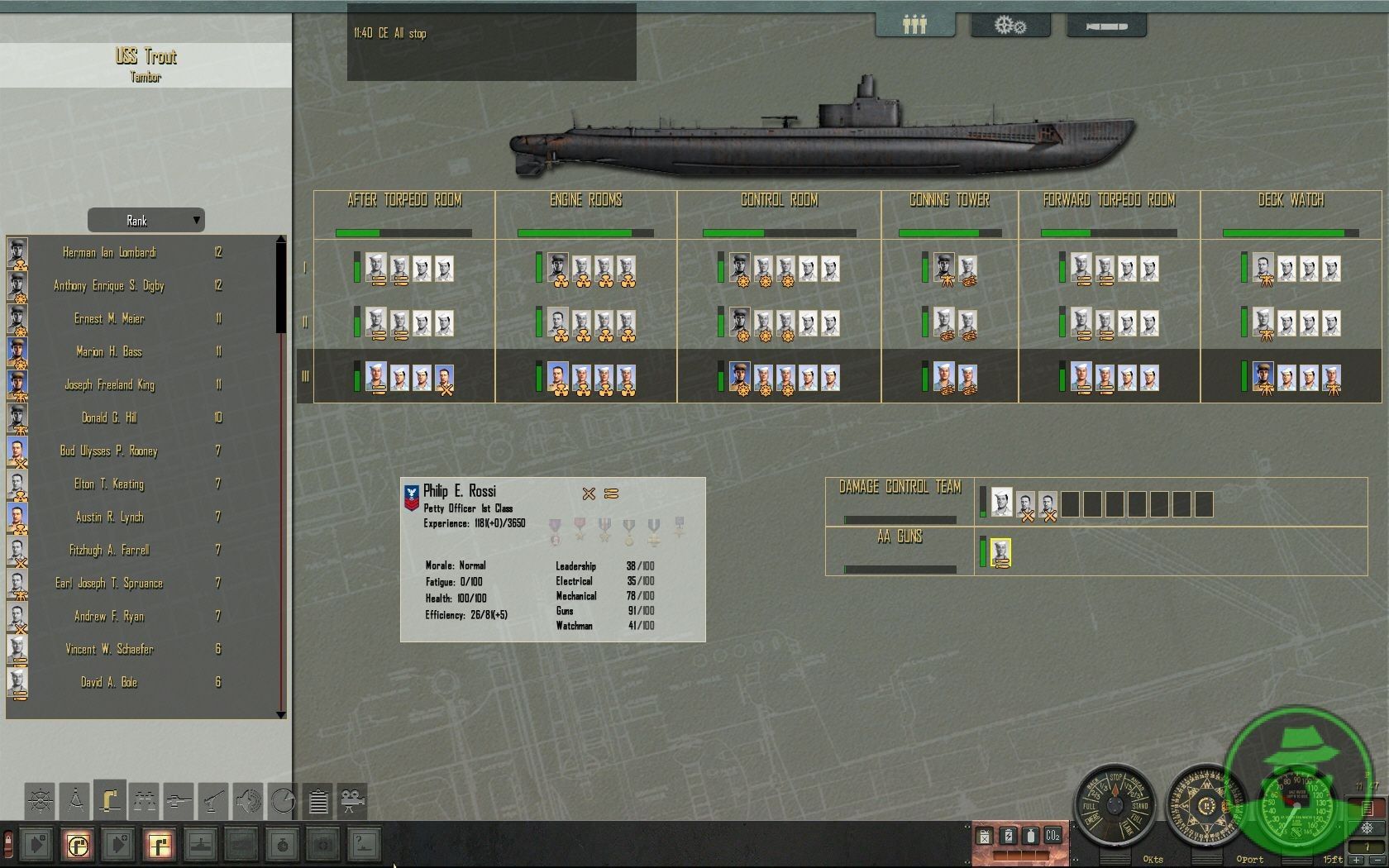Open the deck gun station
This screenshot has height=868, width=1389.
click(213, 800)
